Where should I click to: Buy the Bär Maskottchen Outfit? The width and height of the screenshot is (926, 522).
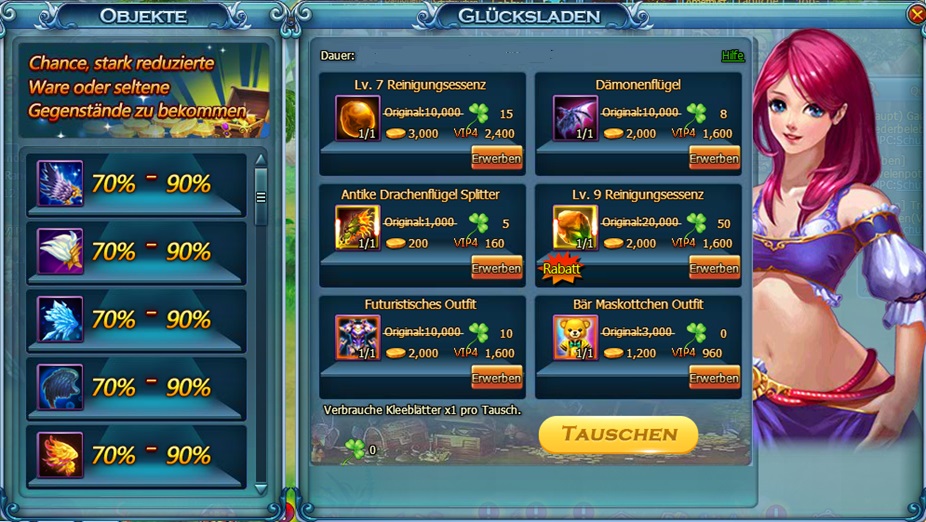click(714, 378)
